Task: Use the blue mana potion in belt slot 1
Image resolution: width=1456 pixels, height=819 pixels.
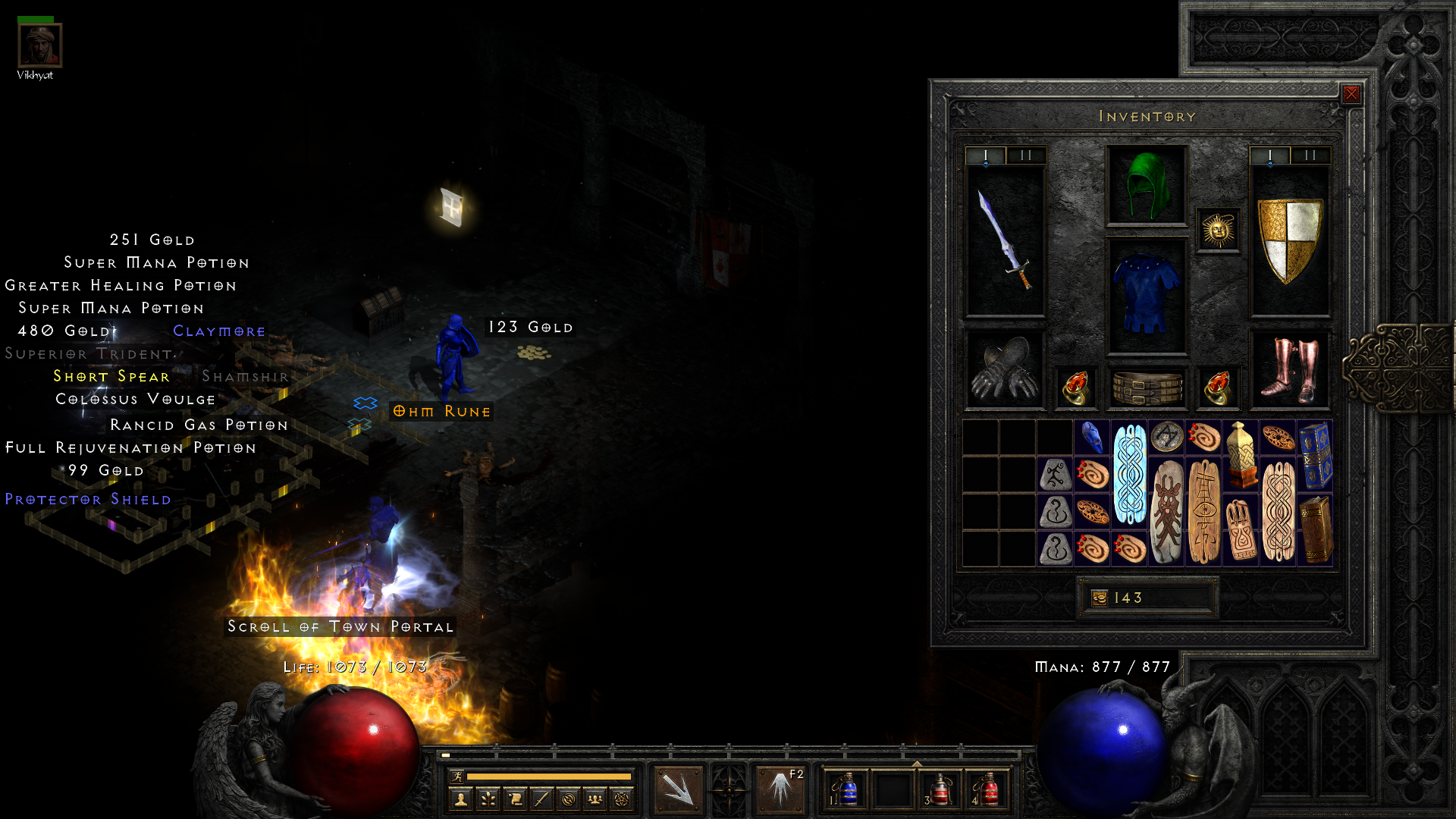Action: point(846,789)
